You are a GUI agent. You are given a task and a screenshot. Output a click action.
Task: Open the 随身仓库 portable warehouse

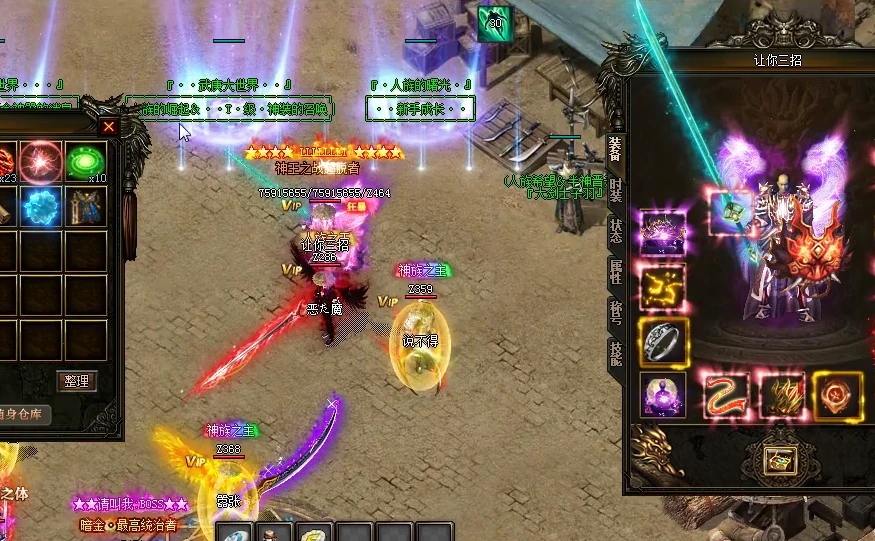[23, 414]
